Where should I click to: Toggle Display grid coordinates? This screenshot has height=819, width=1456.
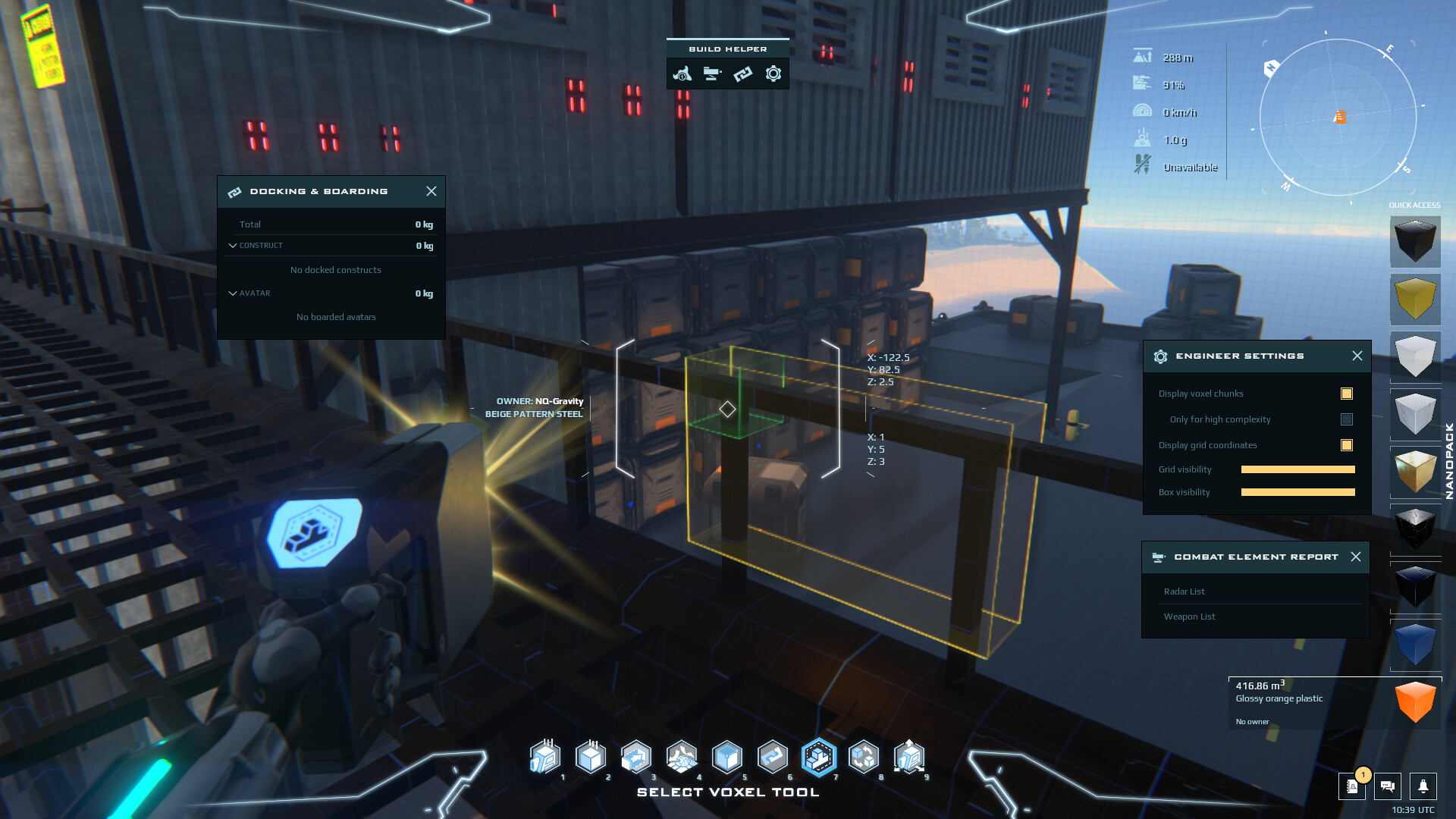[1348, 445]
